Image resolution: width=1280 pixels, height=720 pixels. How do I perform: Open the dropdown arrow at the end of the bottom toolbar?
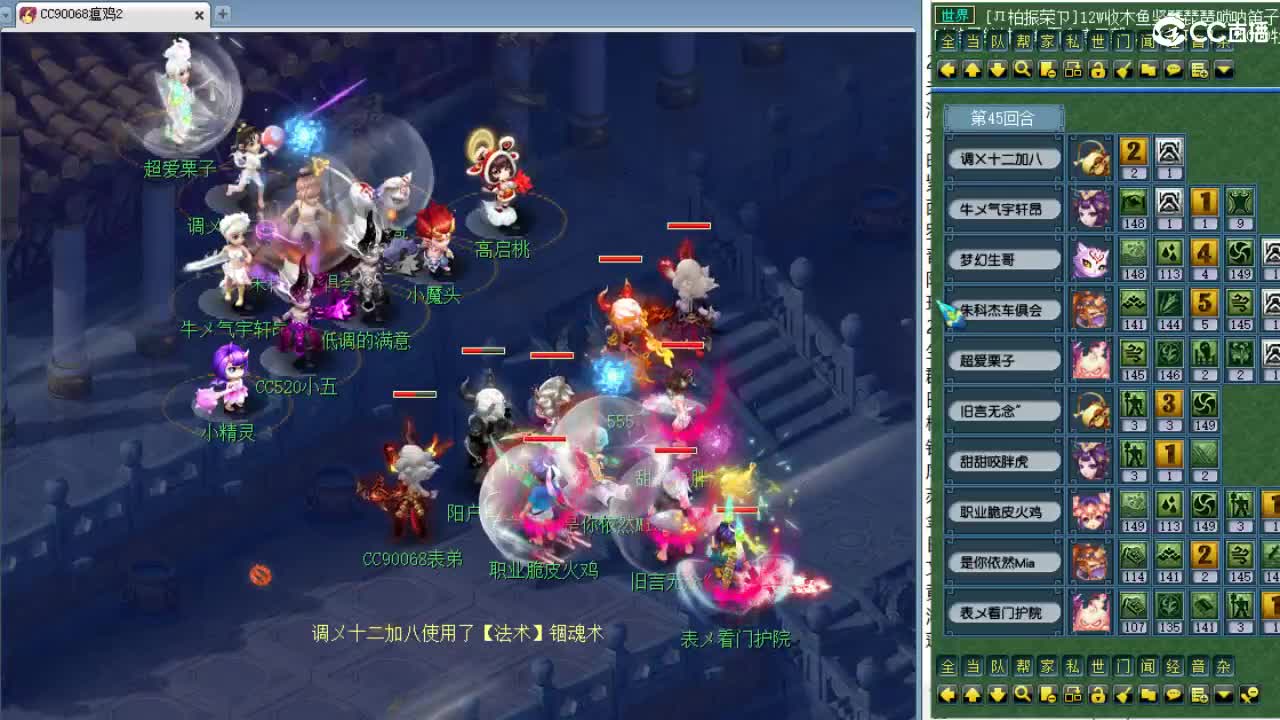pos(1226,692)
